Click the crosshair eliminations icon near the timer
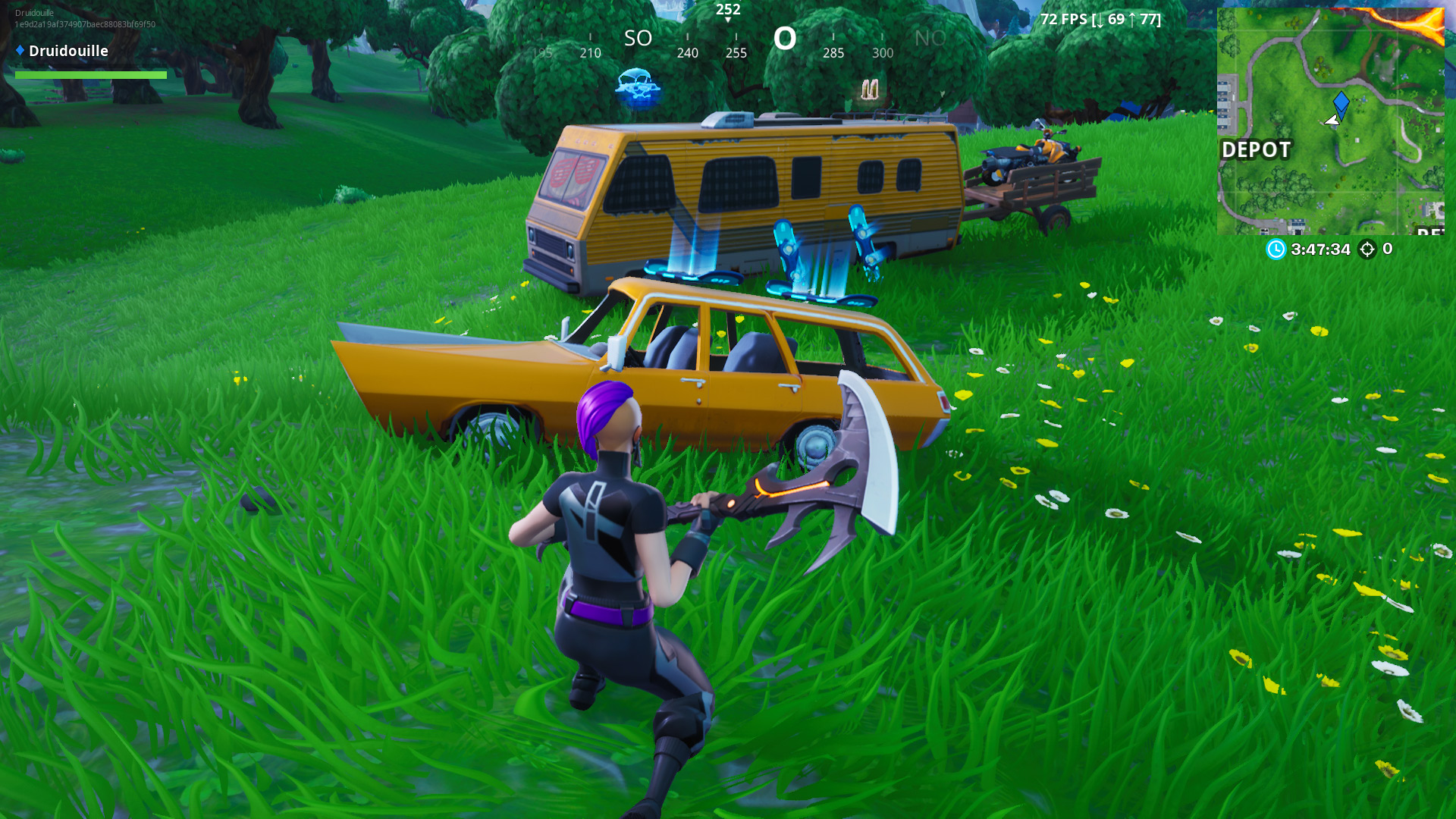1456x819 pixels. coord(1369,250)
